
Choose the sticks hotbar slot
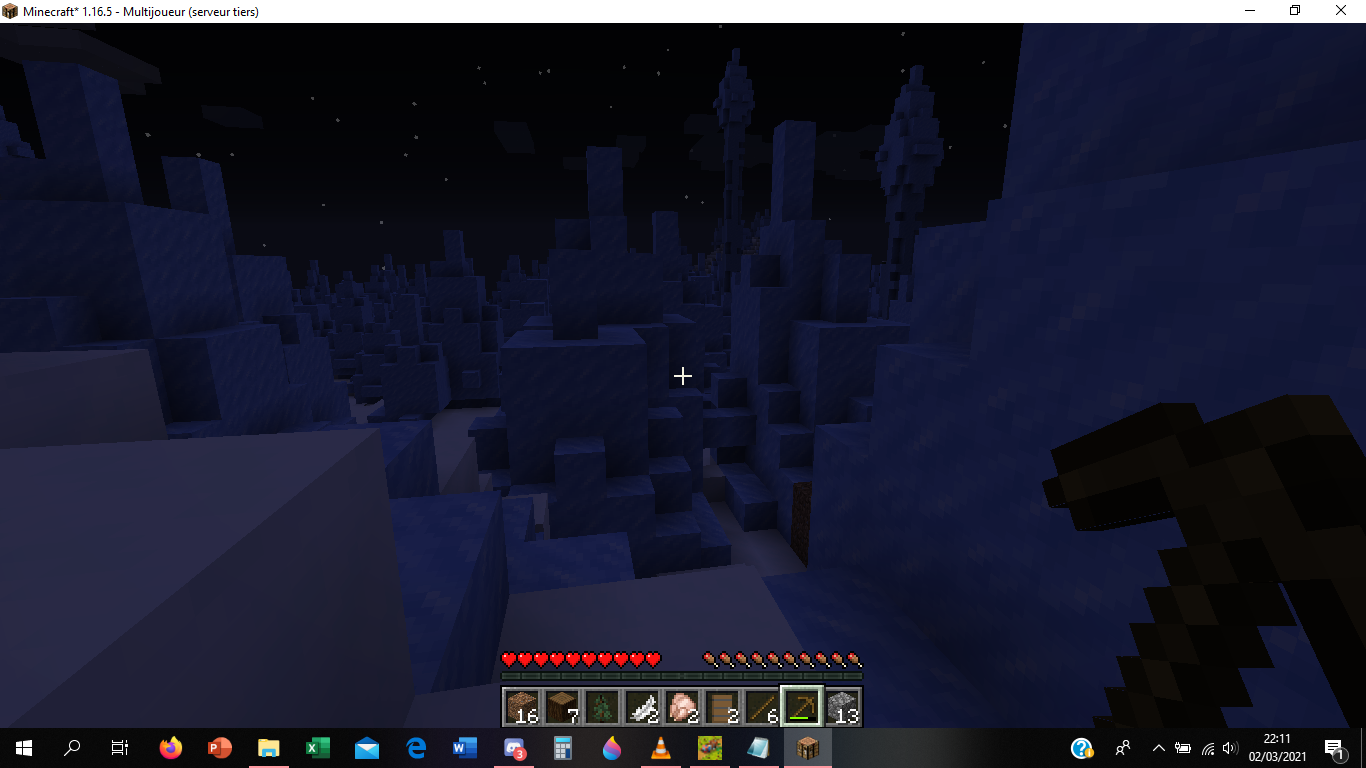(761, 706)
